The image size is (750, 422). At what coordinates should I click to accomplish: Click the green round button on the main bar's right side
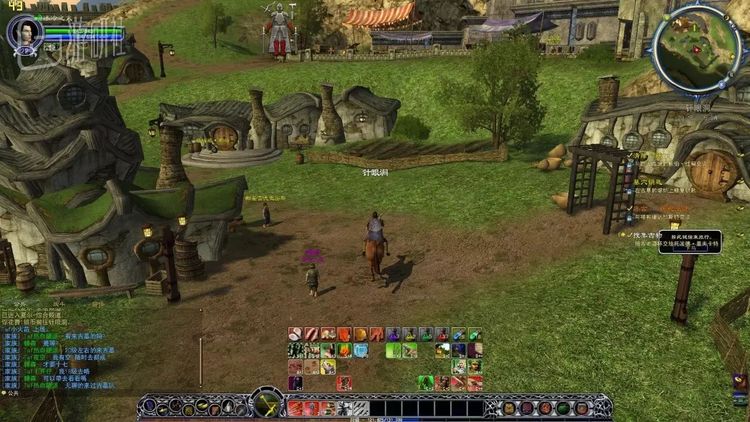click(x=563, y=408)
